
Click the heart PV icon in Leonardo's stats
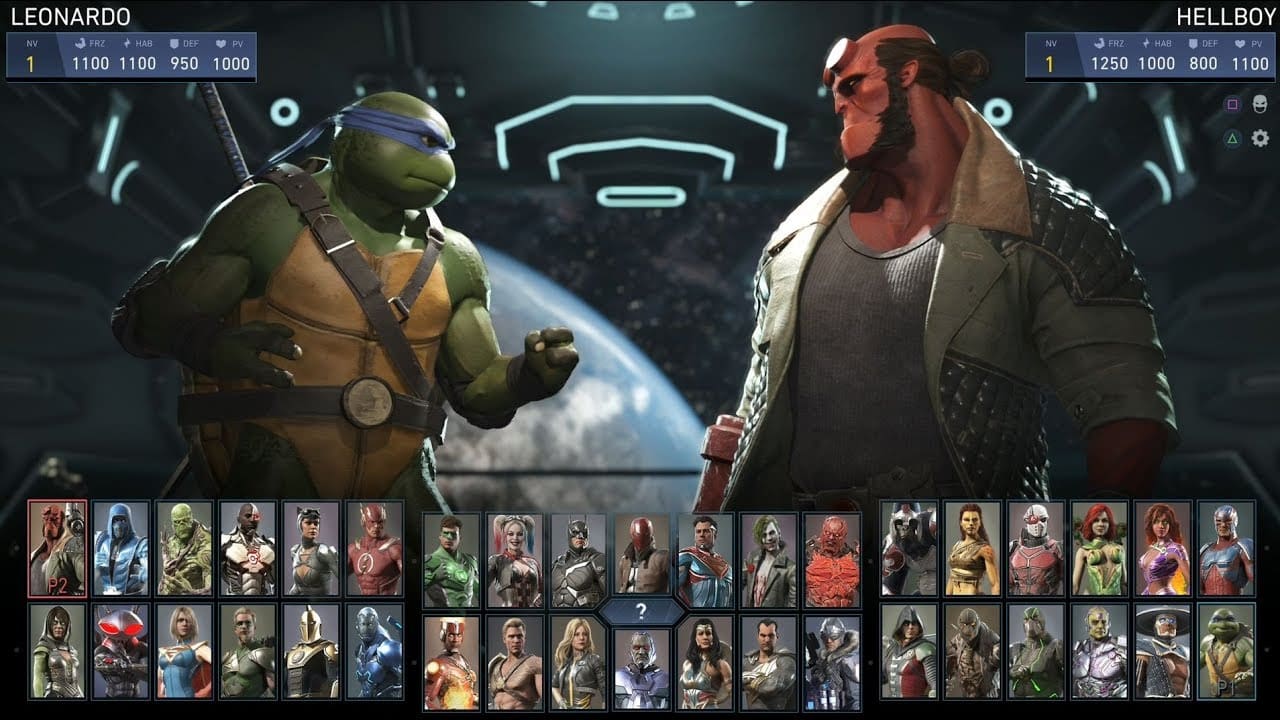pos(219,43)
